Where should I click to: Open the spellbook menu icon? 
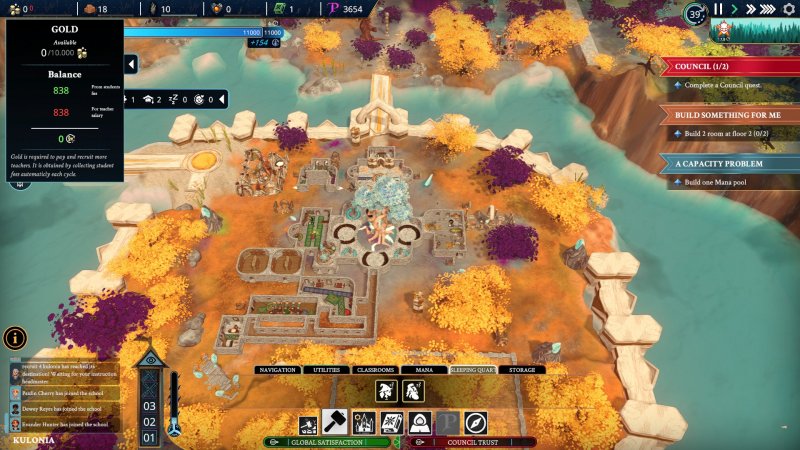tap(392, 424)
